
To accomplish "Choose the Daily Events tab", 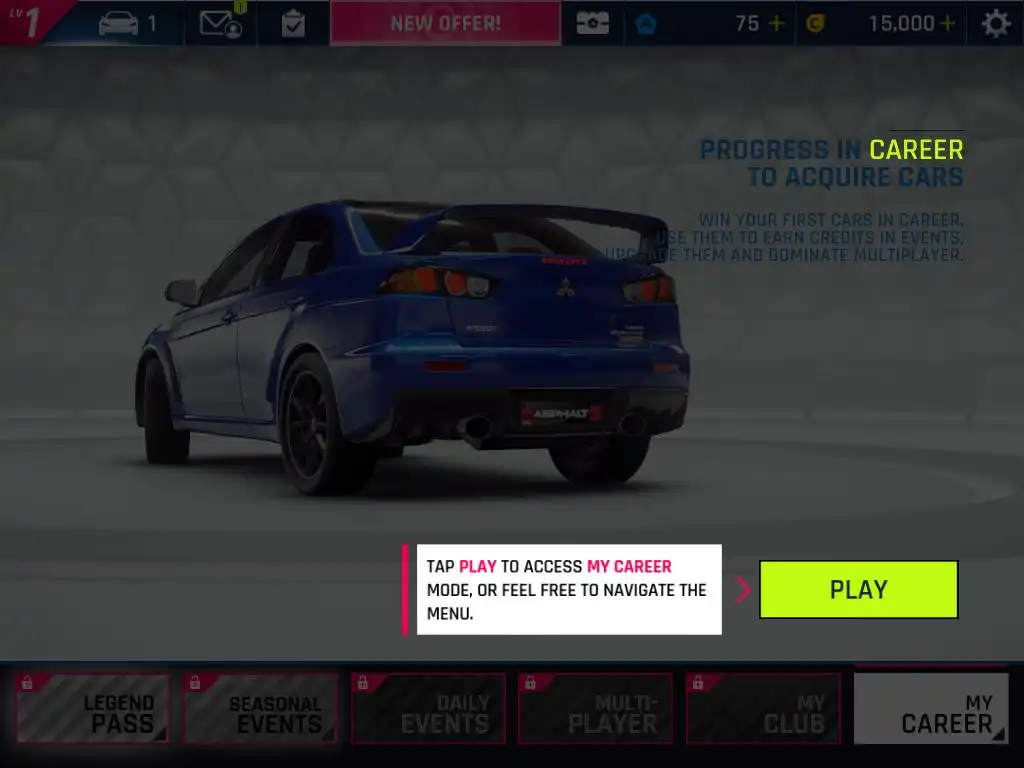I will [x=428, y=709].
